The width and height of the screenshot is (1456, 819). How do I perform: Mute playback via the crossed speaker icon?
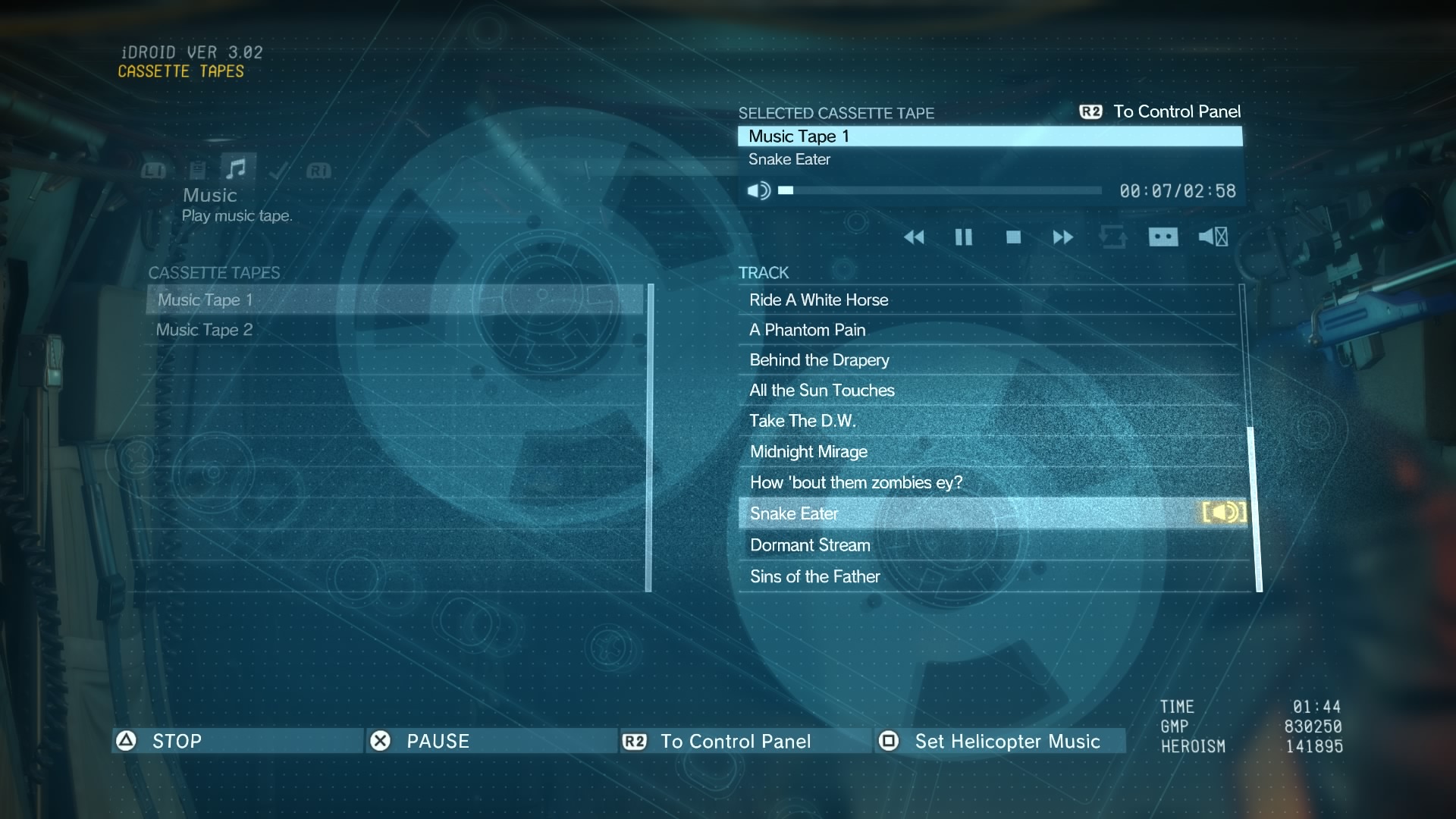point(1212,237)
